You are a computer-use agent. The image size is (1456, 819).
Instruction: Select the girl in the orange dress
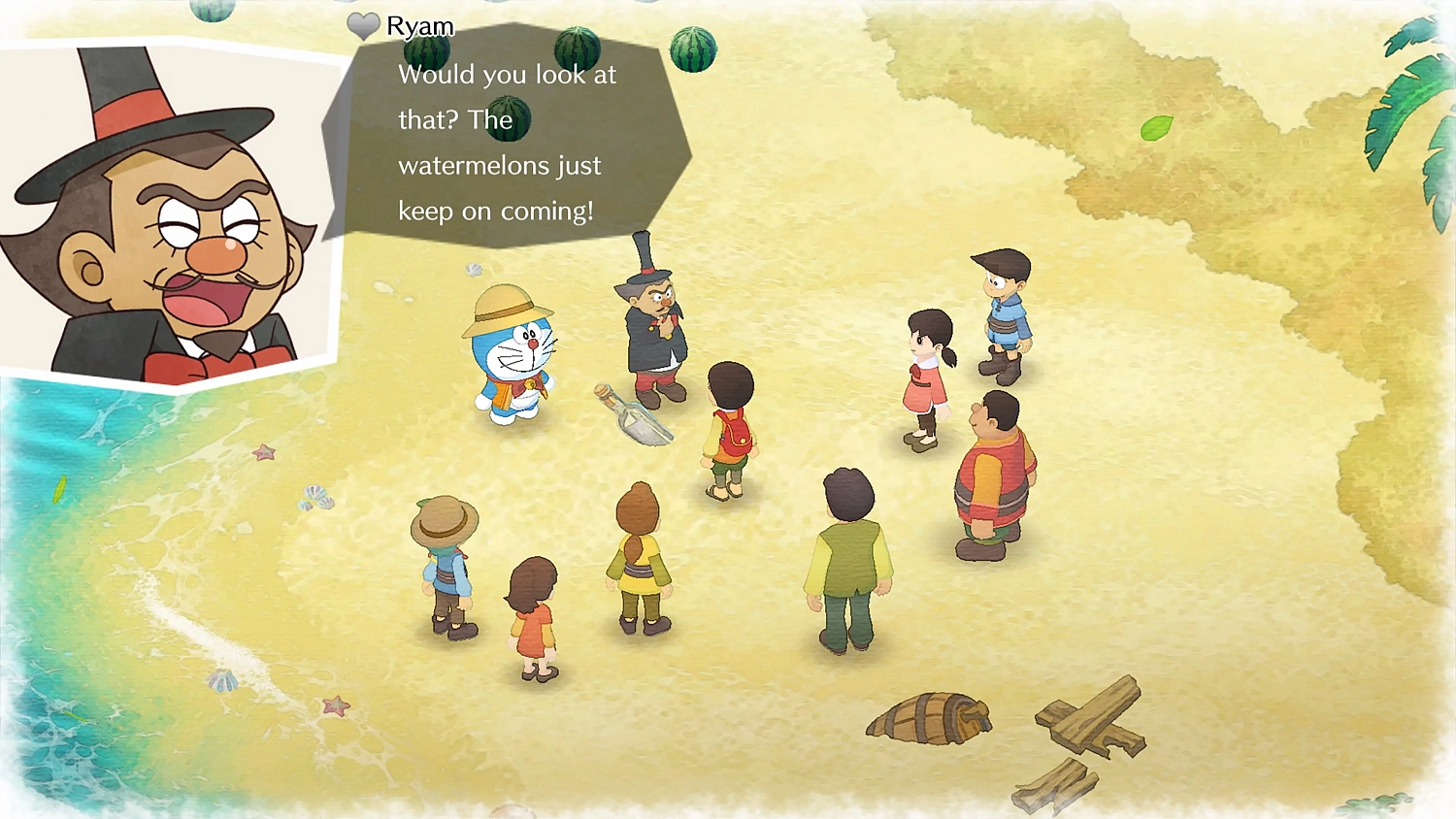tap(532, 611)
